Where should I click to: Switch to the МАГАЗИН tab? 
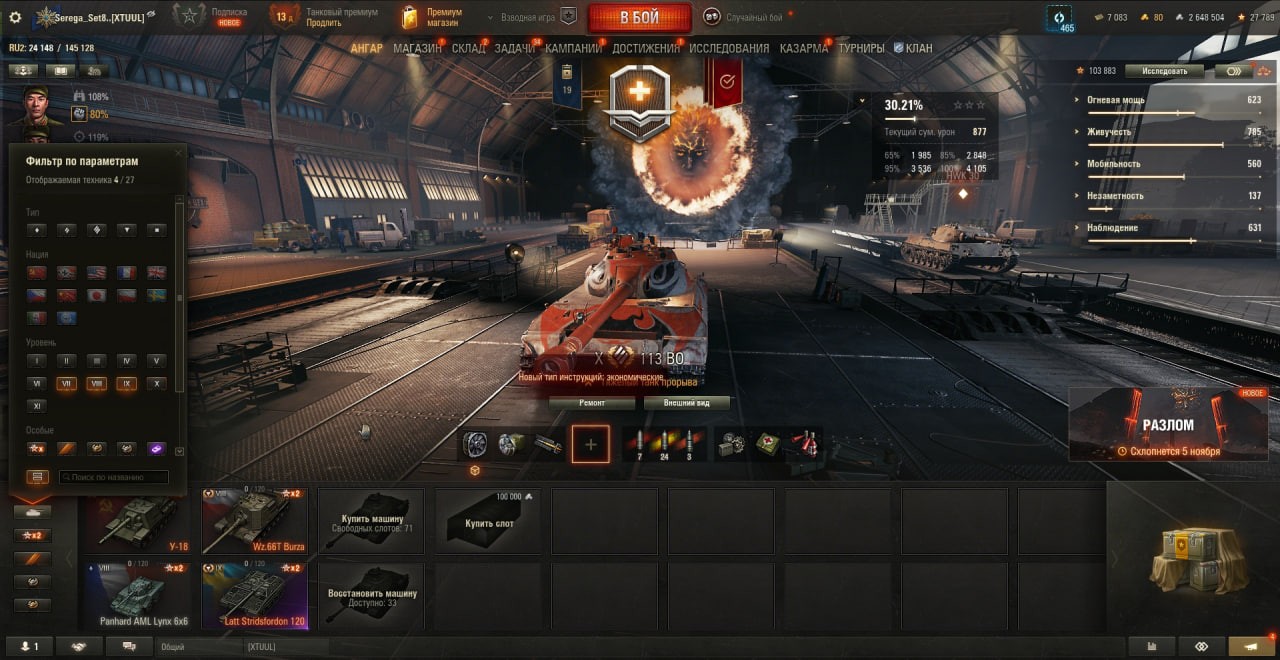click(417, 48)
